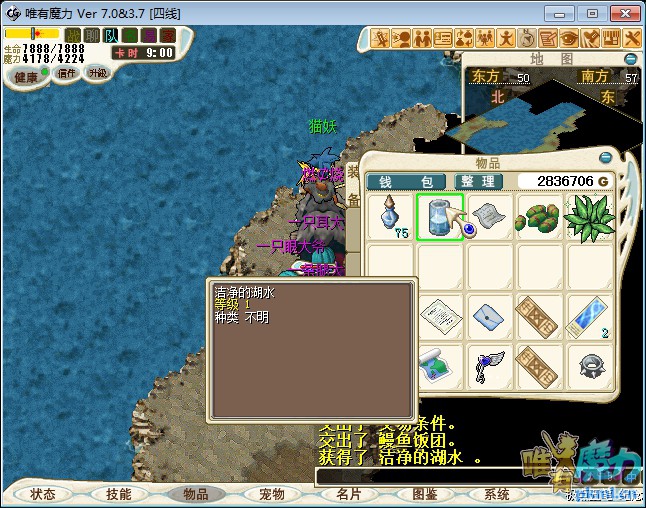The width and height of the screenshot is (646, 508).
Task: Click the 钱包 wallet button
Action: [x=407, y=181]
